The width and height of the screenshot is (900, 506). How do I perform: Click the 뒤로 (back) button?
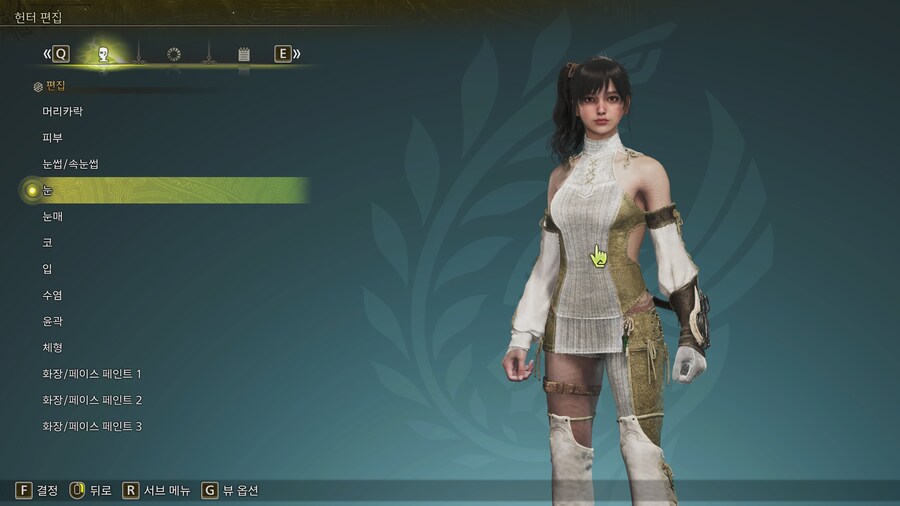click(91, 490)
